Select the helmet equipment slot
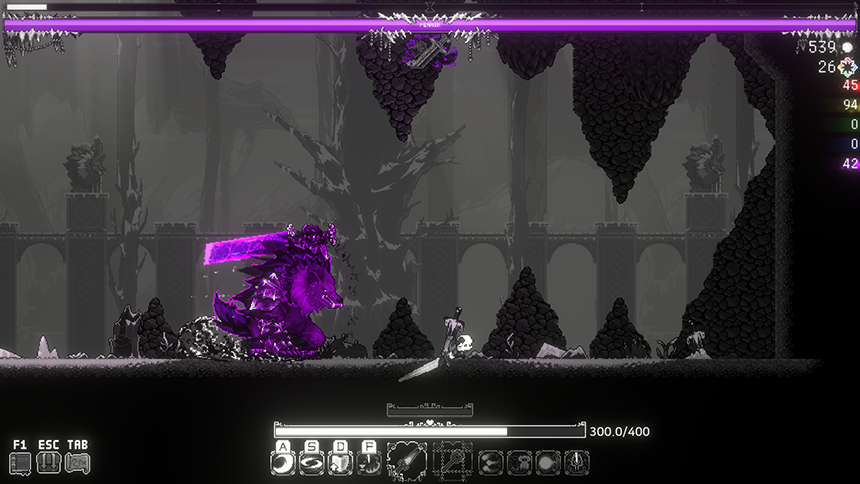 tap(577, 463)
